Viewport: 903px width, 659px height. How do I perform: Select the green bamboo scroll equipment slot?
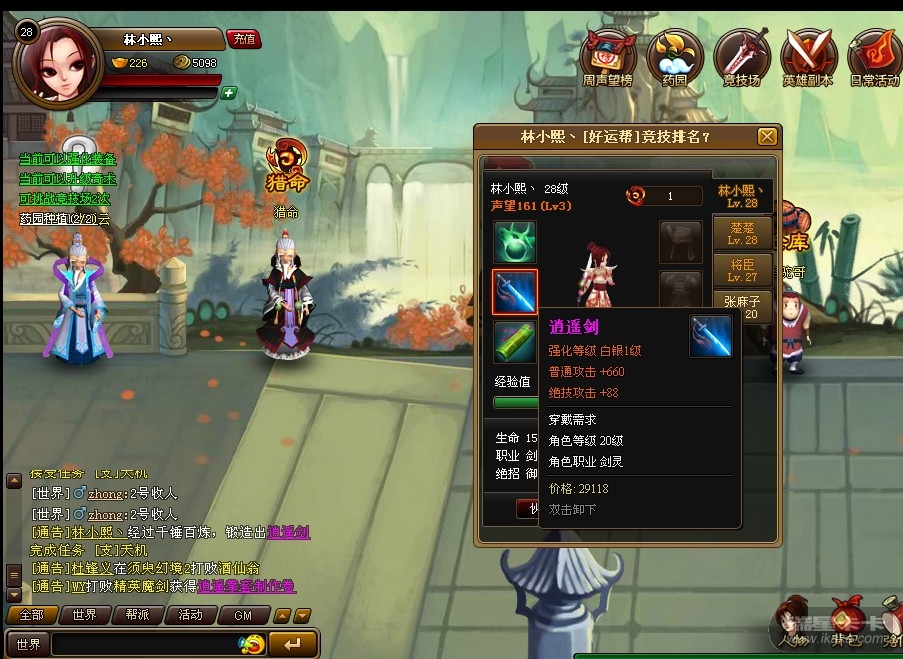tap(515, 342)
